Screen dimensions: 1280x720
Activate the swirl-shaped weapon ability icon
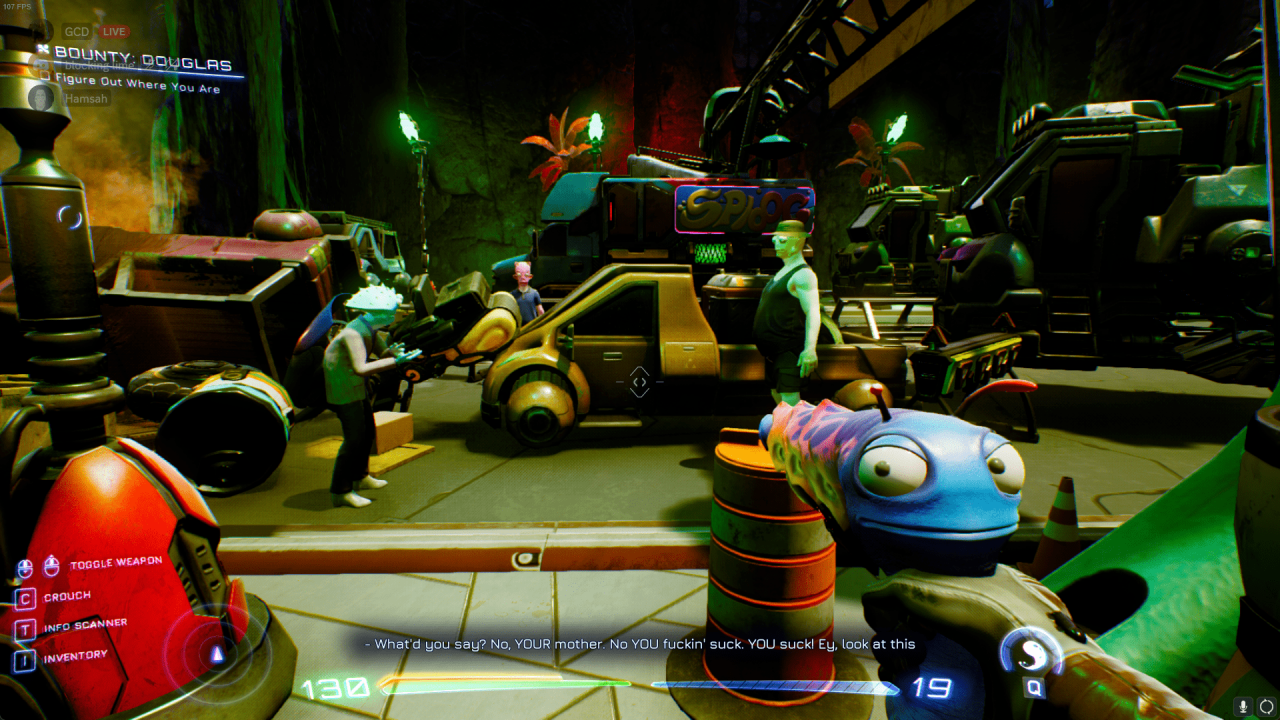pos(1029,653)
